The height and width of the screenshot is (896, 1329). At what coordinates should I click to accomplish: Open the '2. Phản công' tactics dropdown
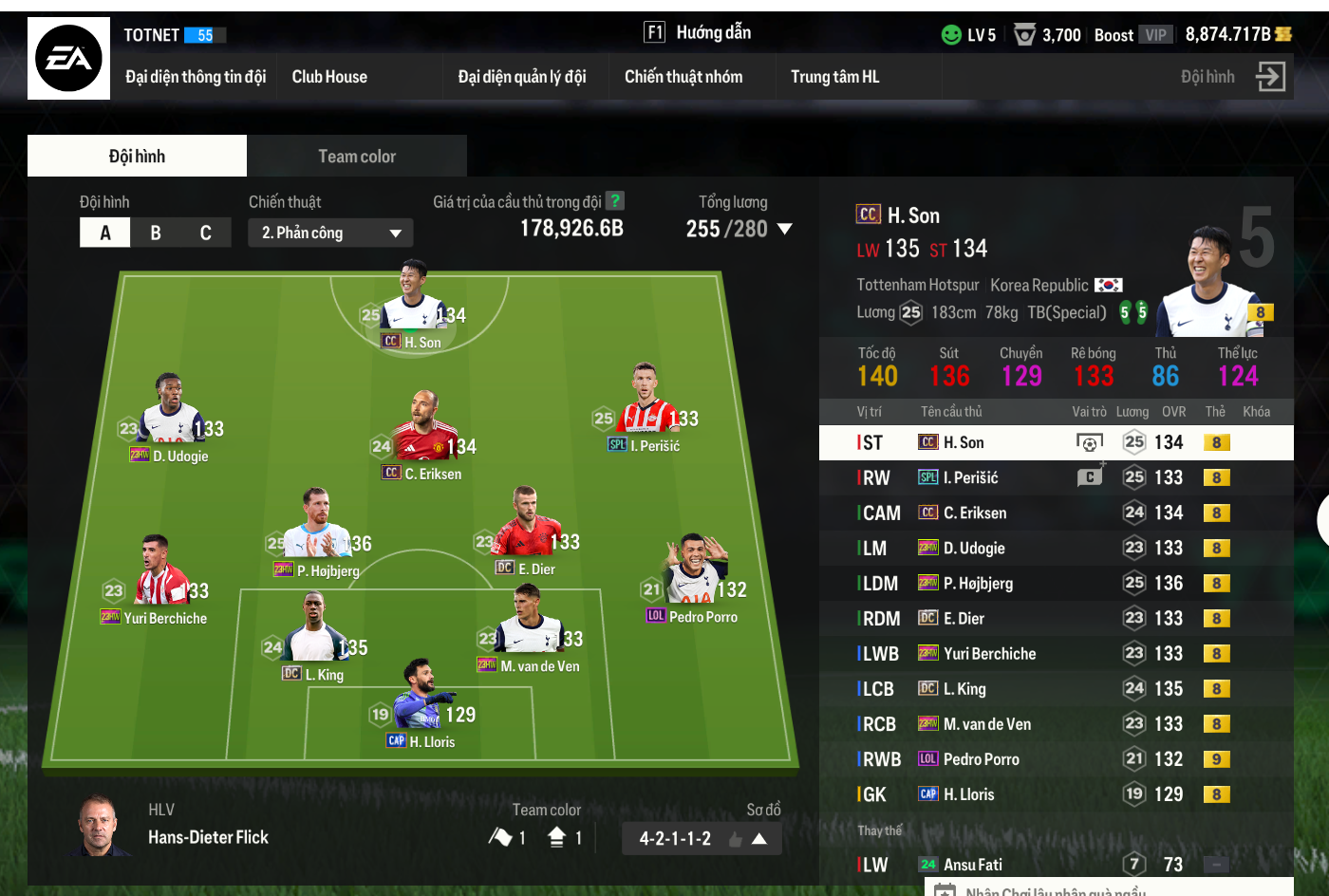(x=330, y=232)
